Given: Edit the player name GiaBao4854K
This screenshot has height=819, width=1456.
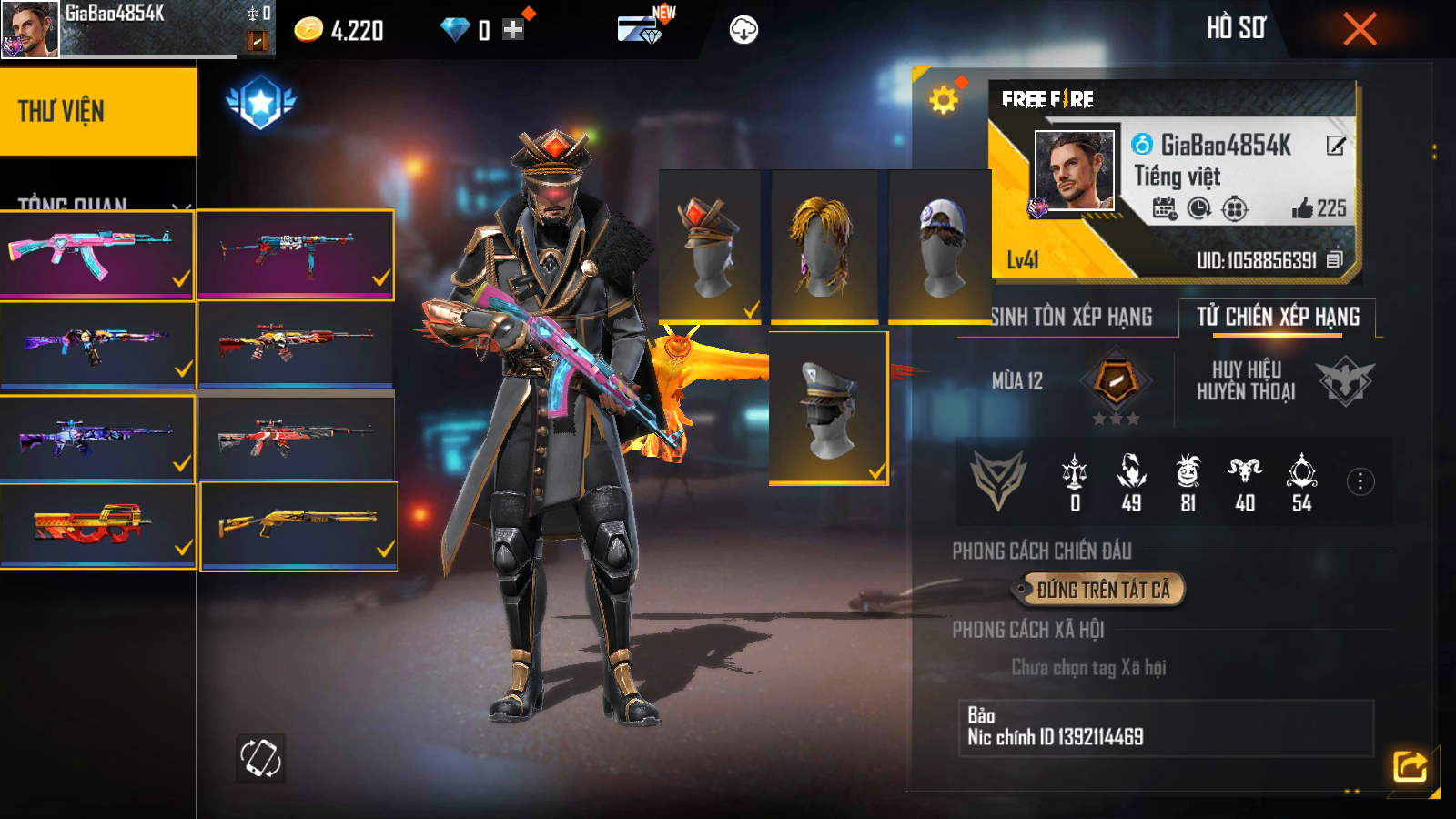Looking at the screenshot, I should [x=1335, y=146].
